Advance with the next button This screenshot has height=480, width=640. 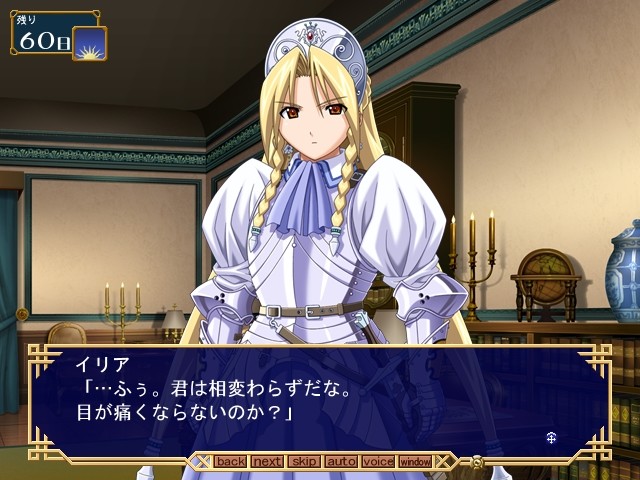tap(267, 462)
